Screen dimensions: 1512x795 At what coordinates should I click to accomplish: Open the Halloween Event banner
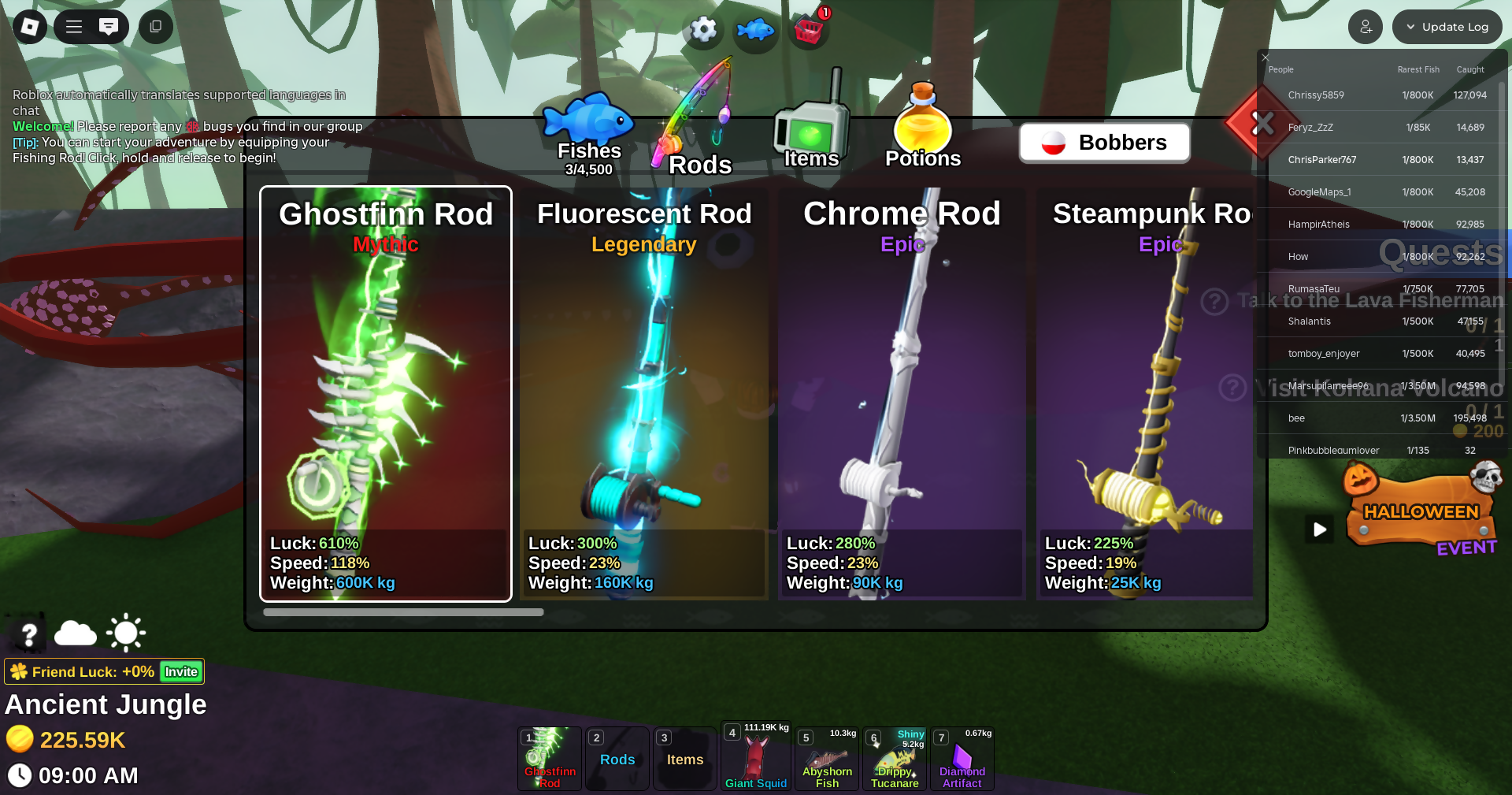[x=1421, y=514]
